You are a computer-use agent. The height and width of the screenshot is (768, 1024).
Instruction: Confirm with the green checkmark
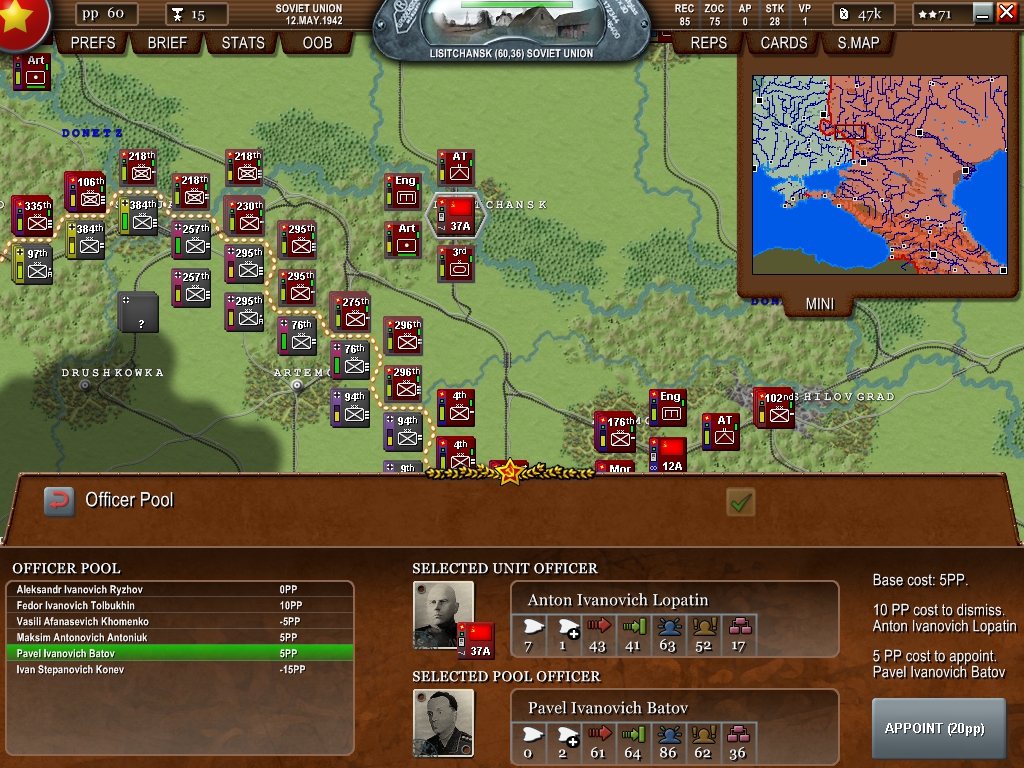740,502
